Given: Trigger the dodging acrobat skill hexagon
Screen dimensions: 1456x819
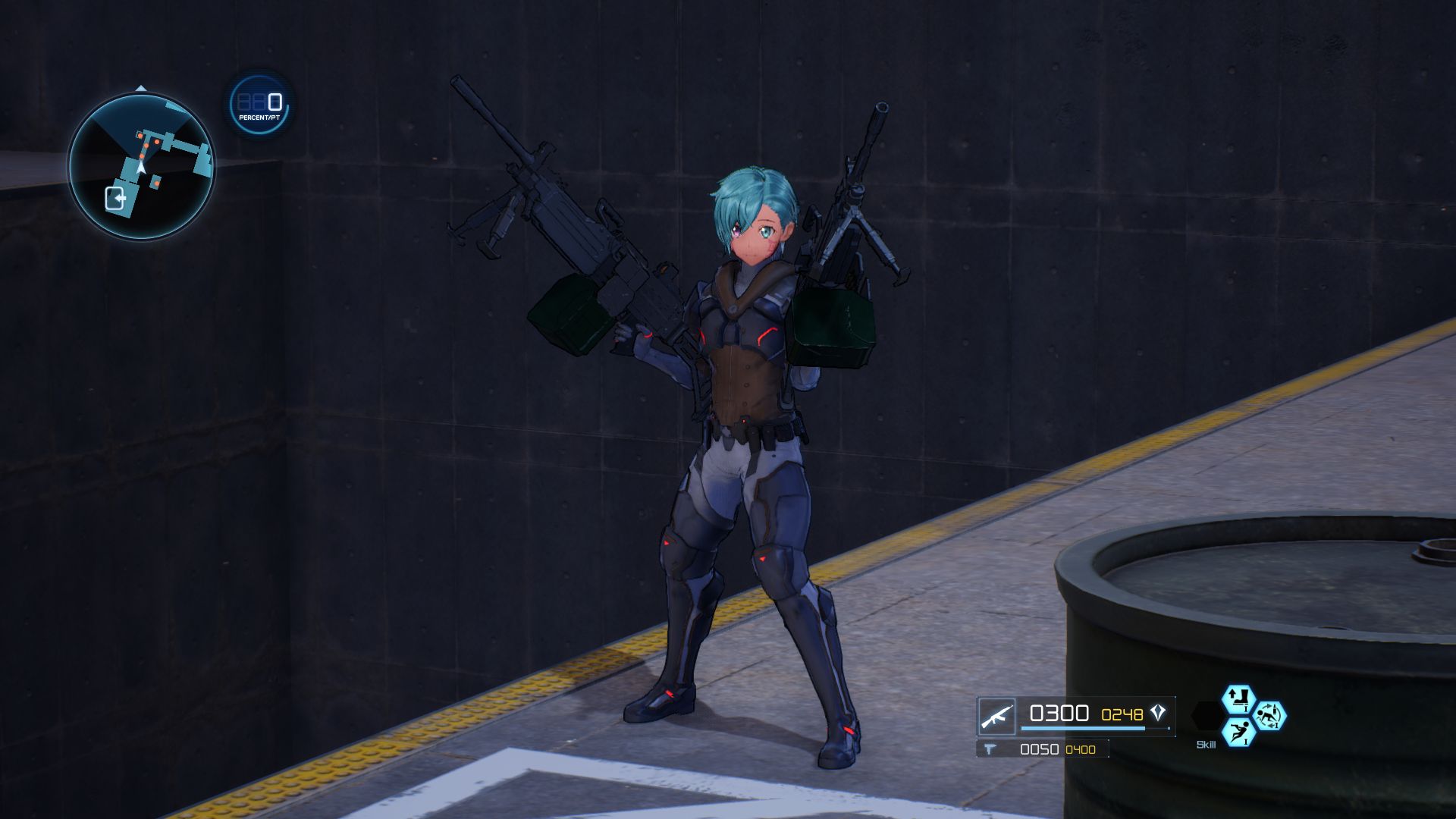Looking at the screenshot, I should [x=1238, y=732].
